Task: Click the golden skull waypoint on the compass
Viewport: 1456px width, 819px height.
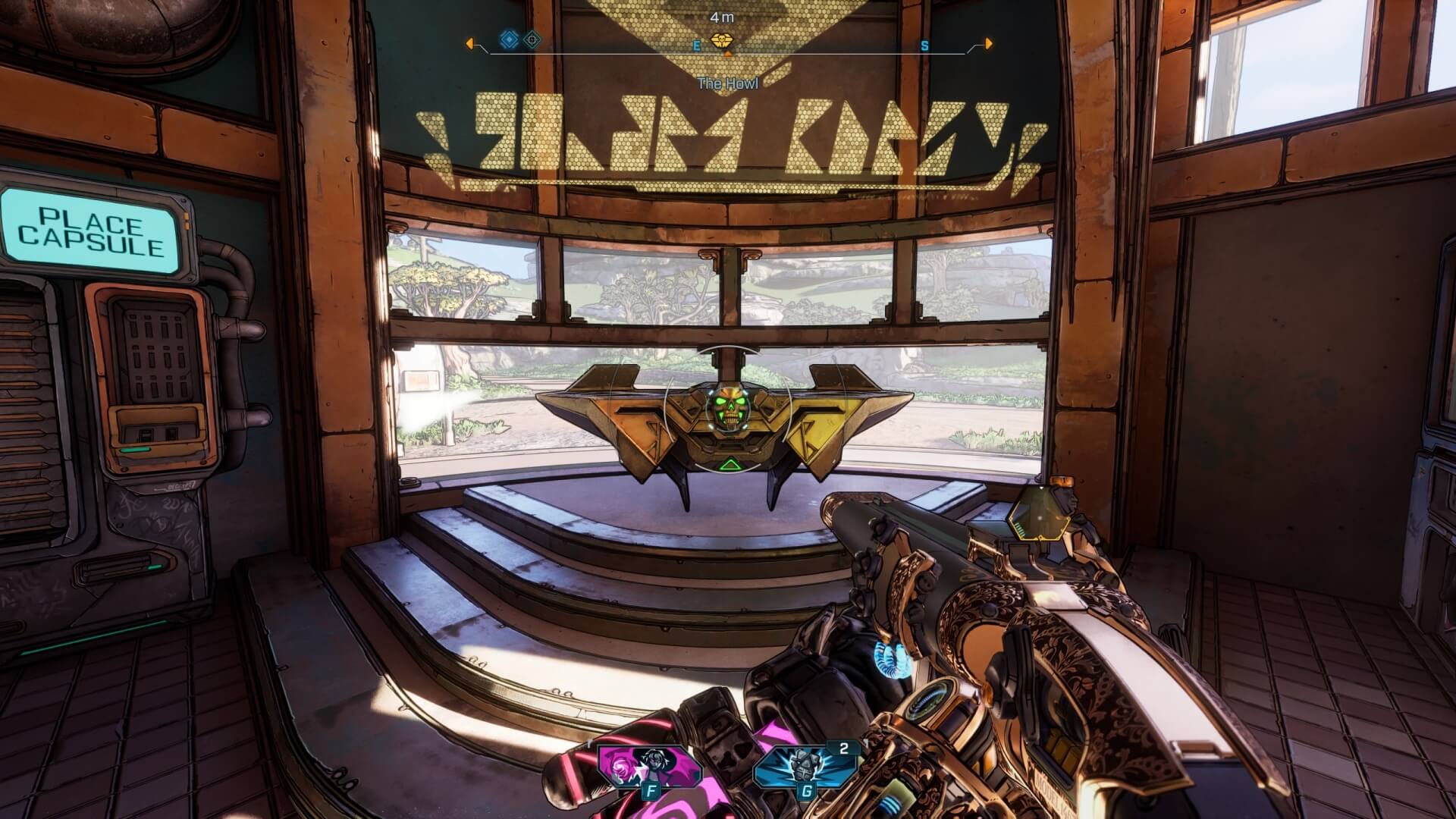Action: pyautogui.click(x=722, y=39)
